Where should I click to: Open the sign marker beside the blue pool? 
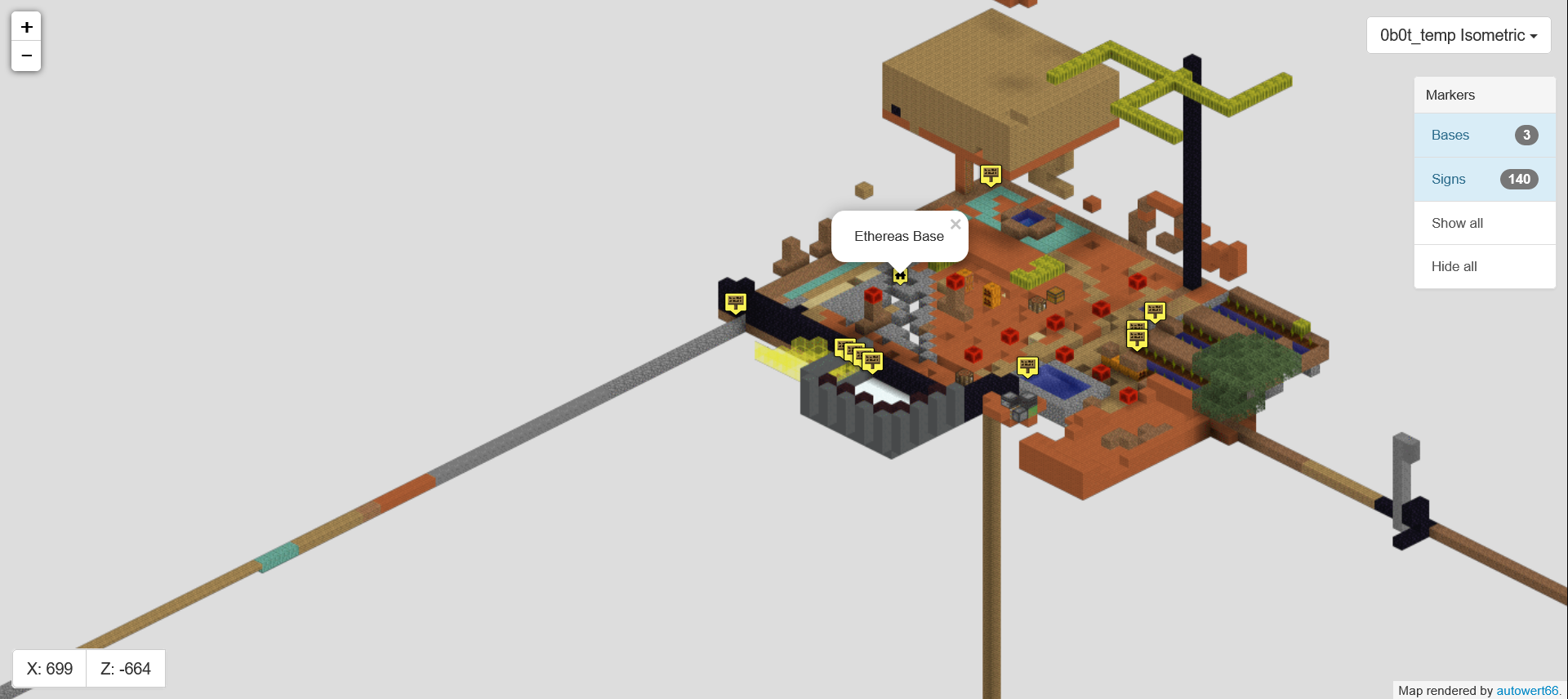tap(1027, 365)
